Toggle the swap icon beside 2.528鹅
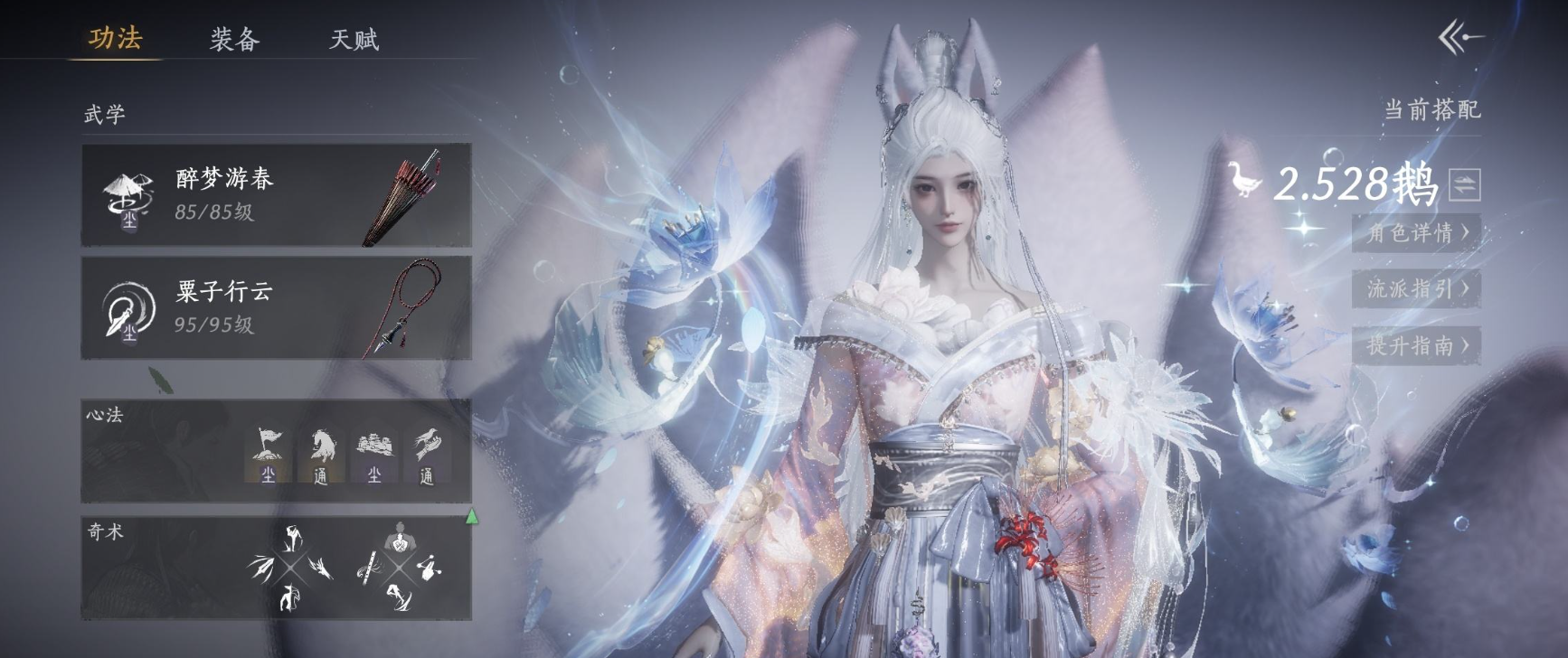Image resolution: width=1568 pixels, height=658 pixels. coord(1464,184)
